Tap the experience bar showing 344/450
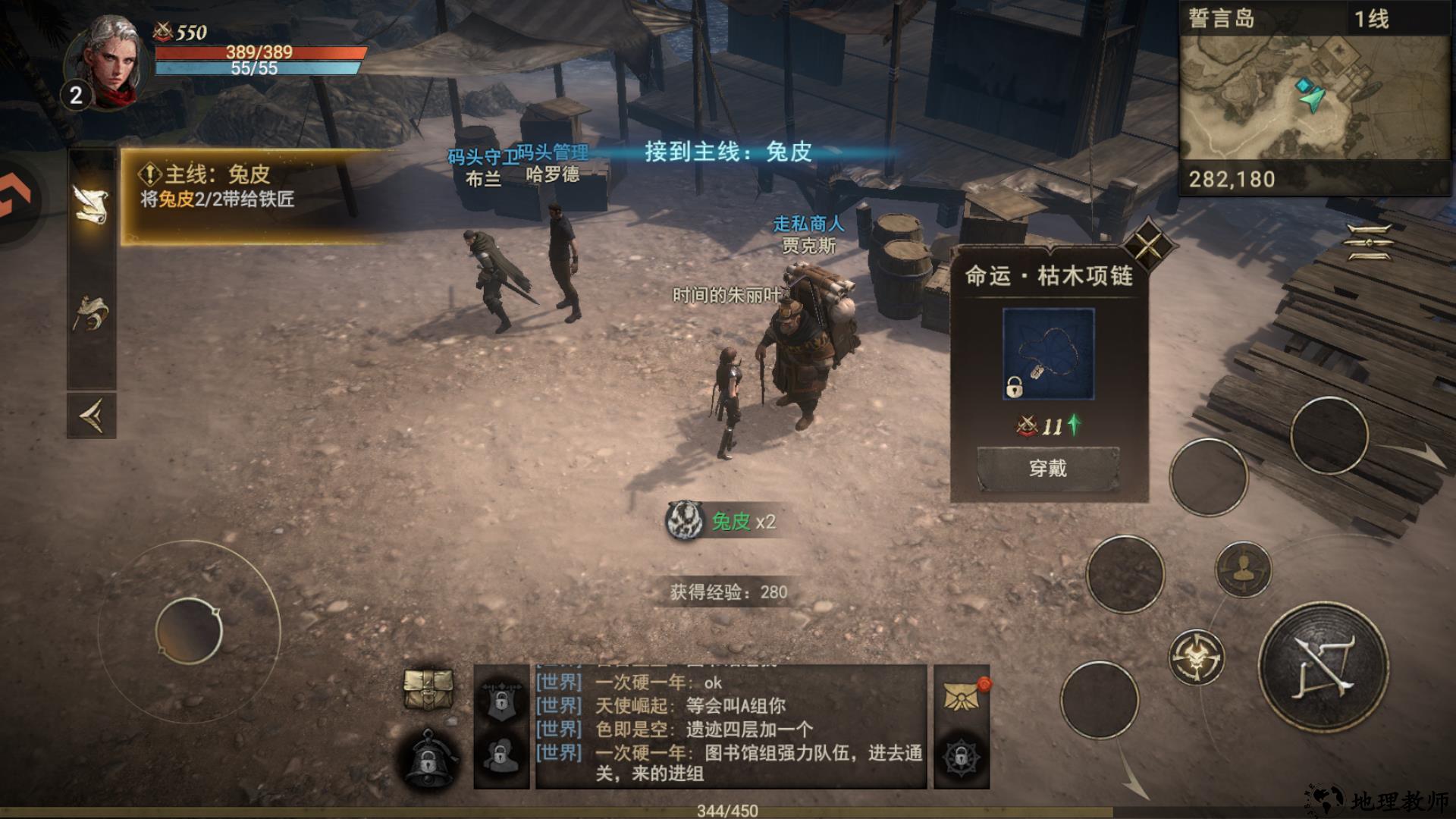The height and width of the screenshot is (819, 1456). click(x=728, y=810)
